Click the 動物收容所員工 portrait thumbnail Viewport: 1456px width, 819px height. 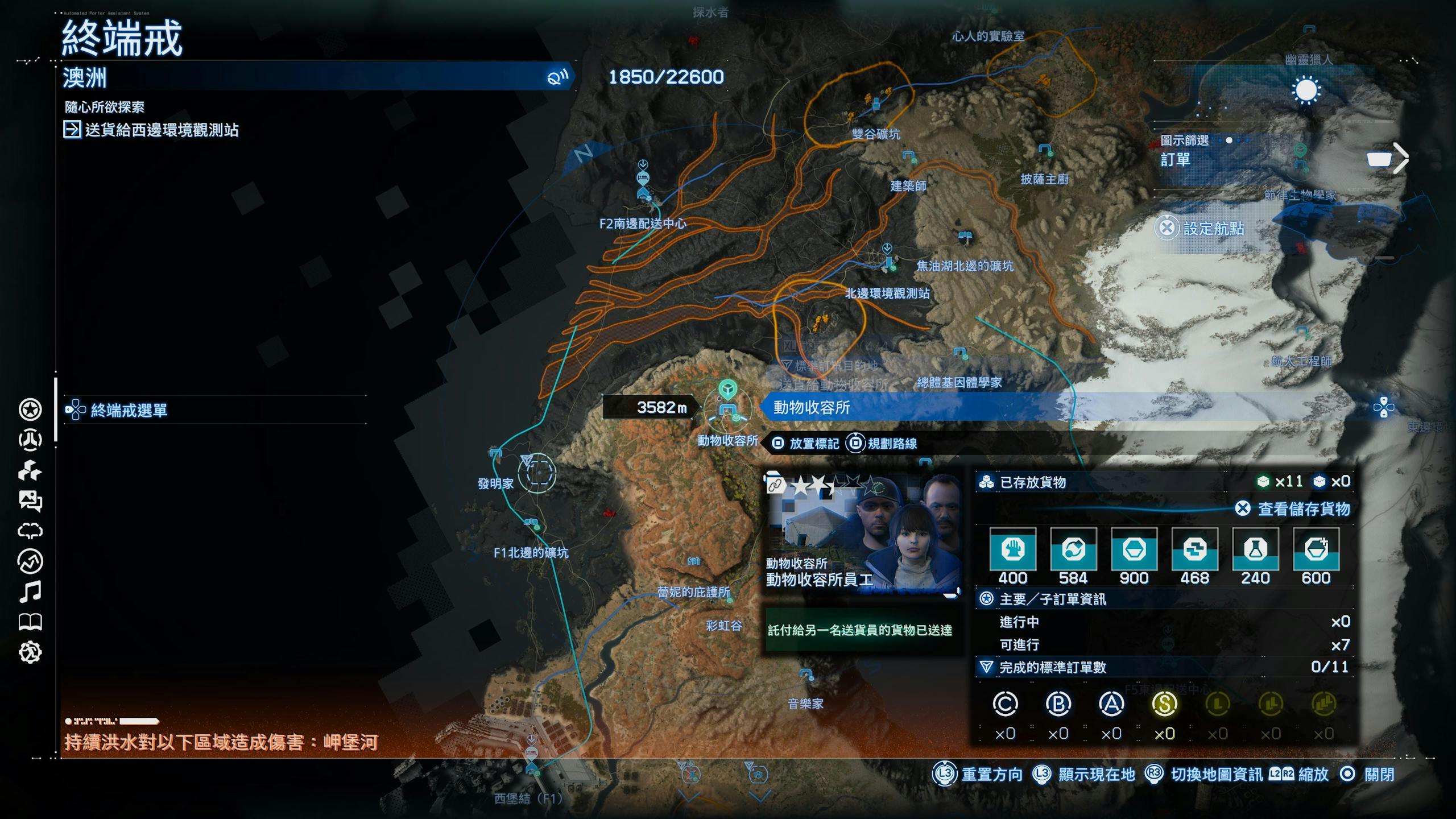click(862, 533)
